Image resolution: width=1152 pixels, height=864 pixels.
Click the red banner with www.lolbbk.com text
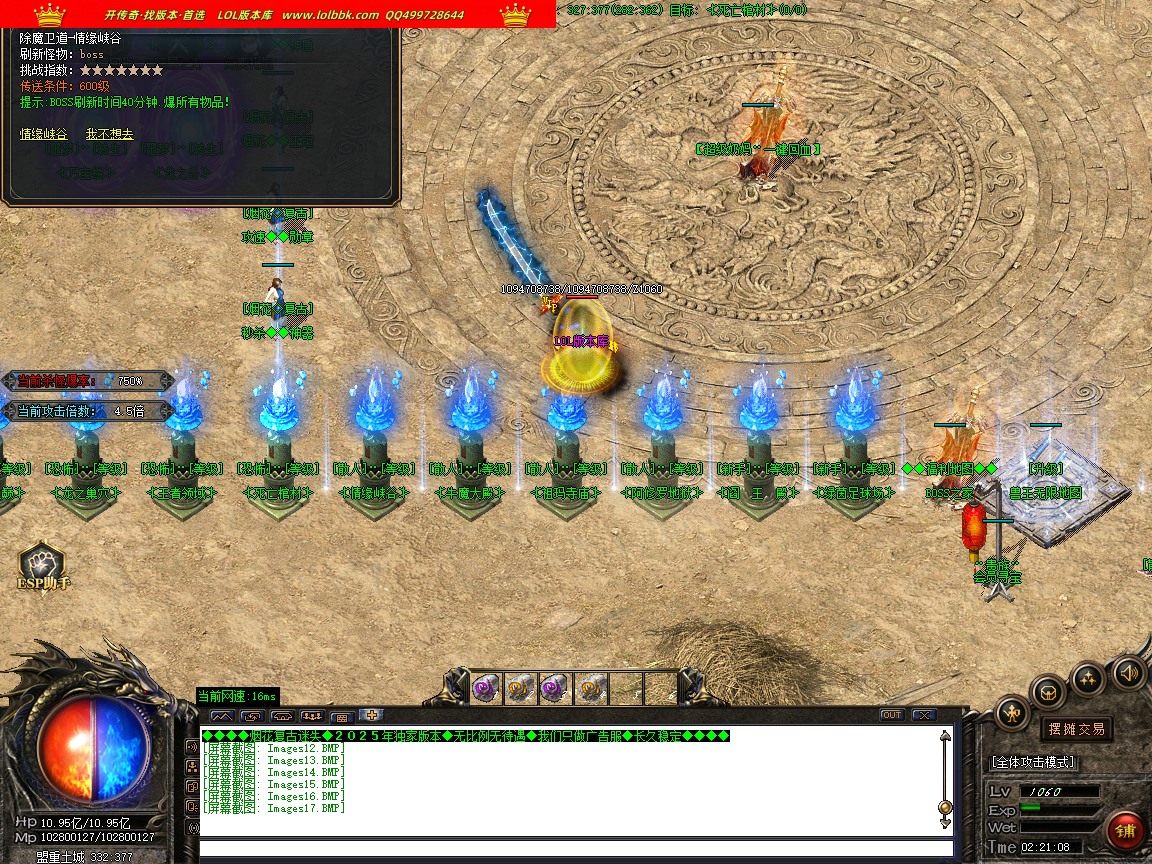pyautogui.click(x=278, y=14)
